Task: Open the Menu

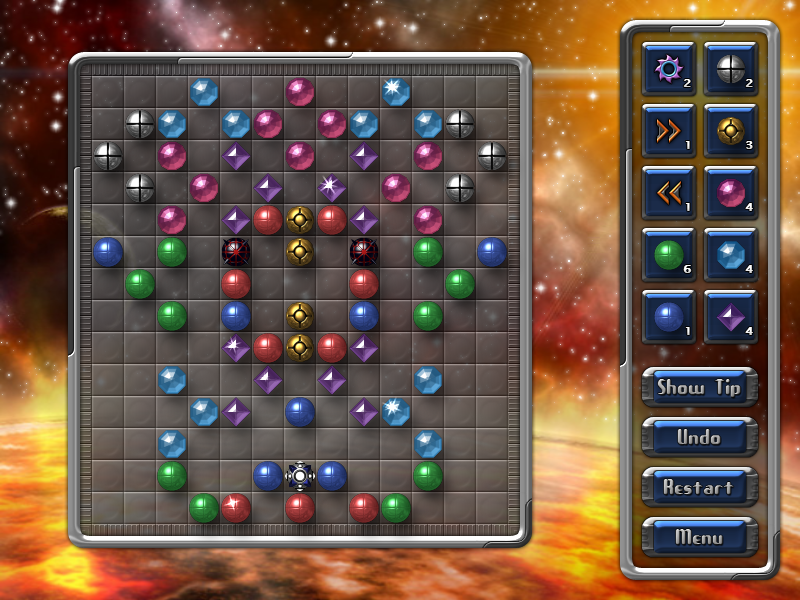Action: (699, 537)
